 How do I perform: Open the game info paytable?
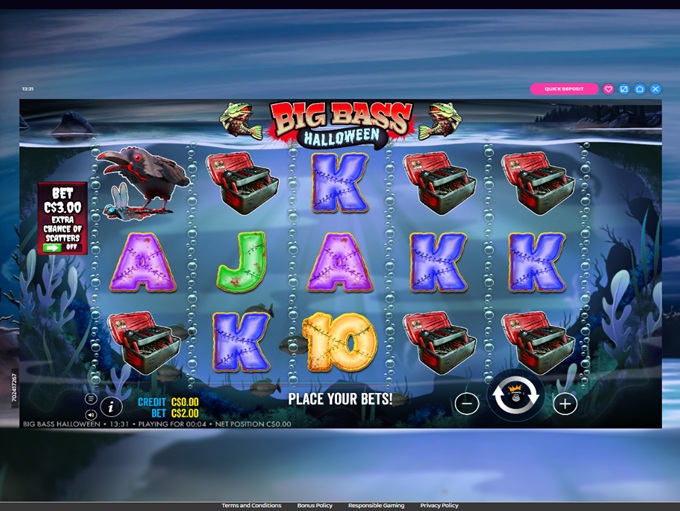(x=110, y=405)
